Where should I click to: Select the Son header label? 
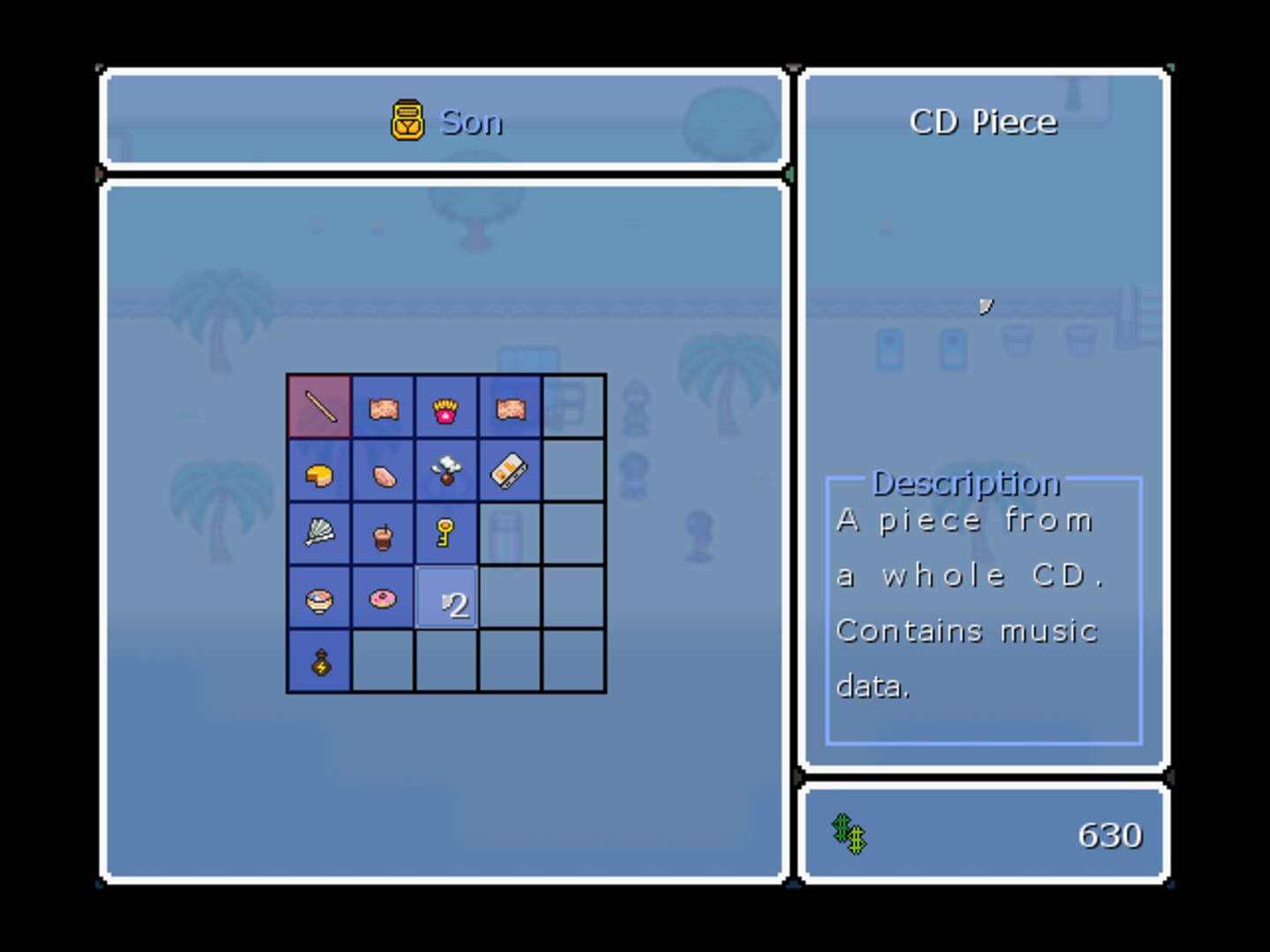471,122
